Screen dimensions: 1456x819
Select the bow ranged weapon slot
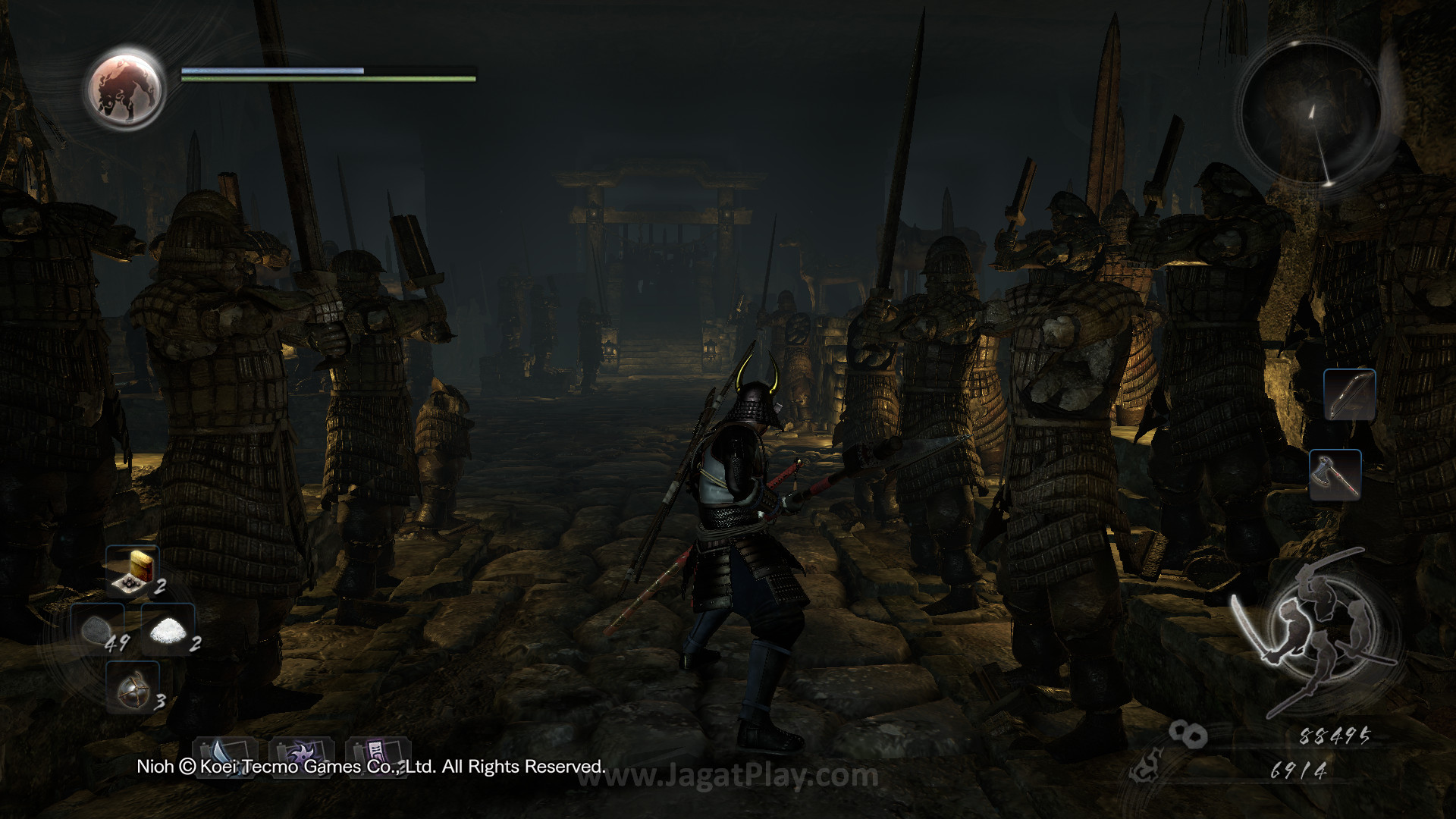(1350, 394)
